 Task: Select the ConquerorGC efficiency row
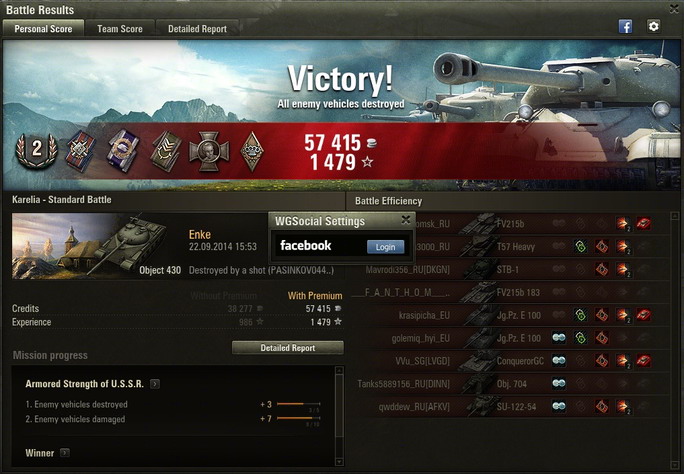[515, 361]
